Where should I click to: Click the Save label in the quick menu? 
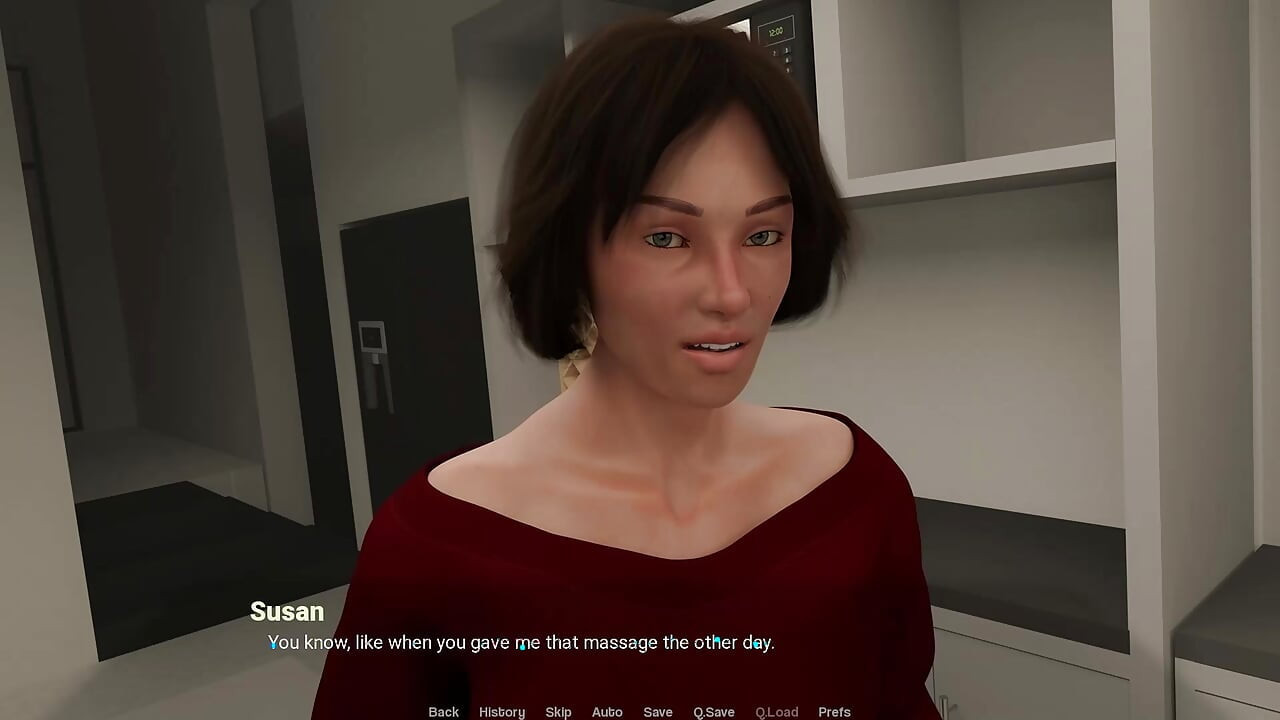pos(658,711)
